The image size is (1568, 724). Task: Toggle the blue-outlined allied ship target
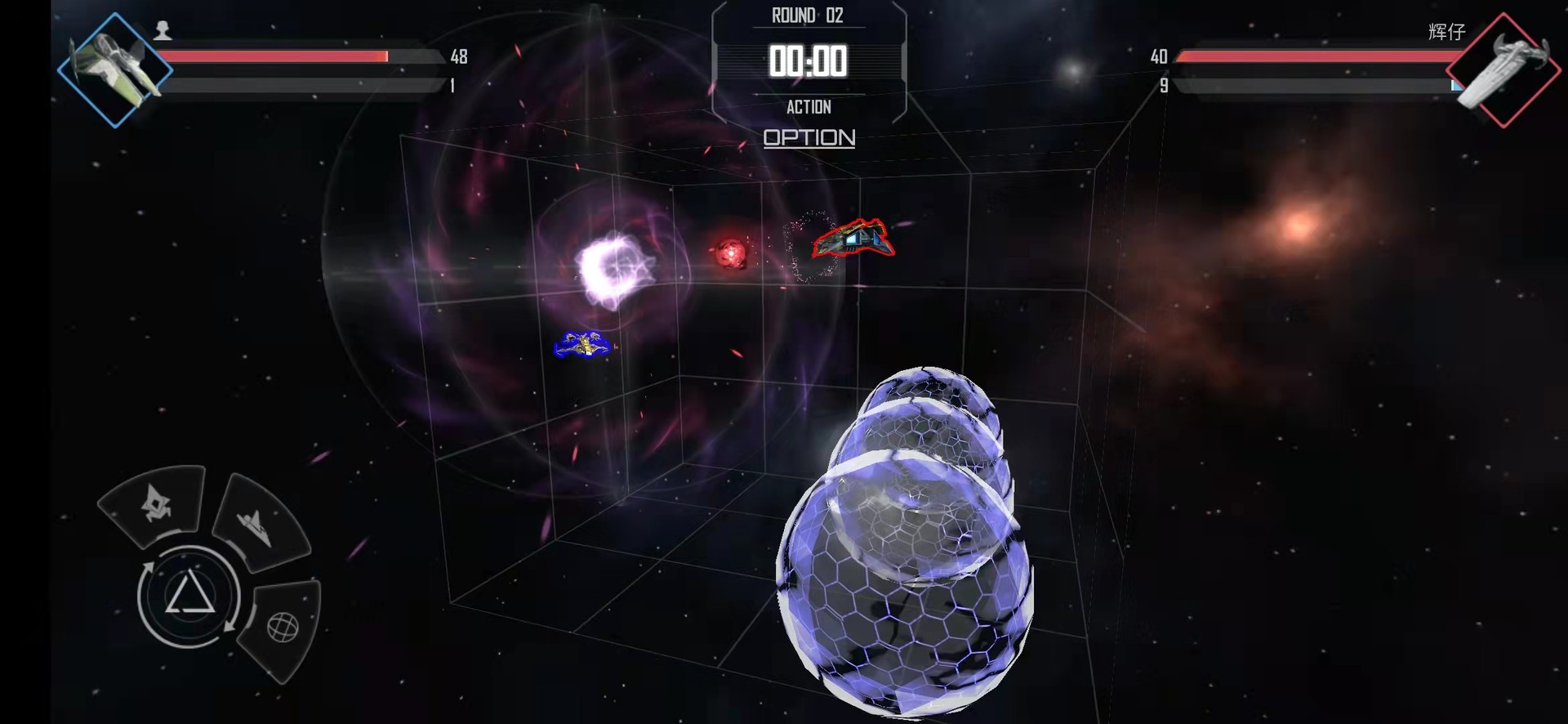[x=585, y=345]
